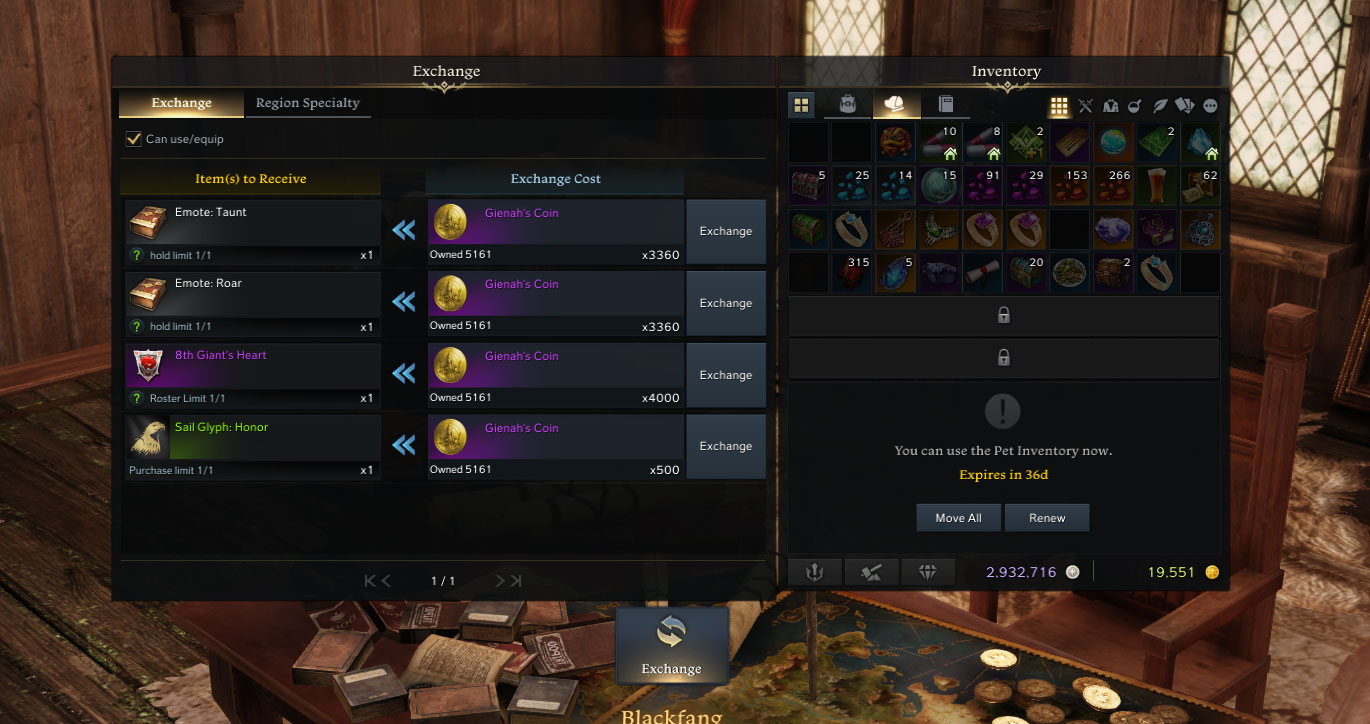The height and width of the screenshot is (724, 1370).
Task: Click the card stack filter icon
Action: click(1184, 105)
